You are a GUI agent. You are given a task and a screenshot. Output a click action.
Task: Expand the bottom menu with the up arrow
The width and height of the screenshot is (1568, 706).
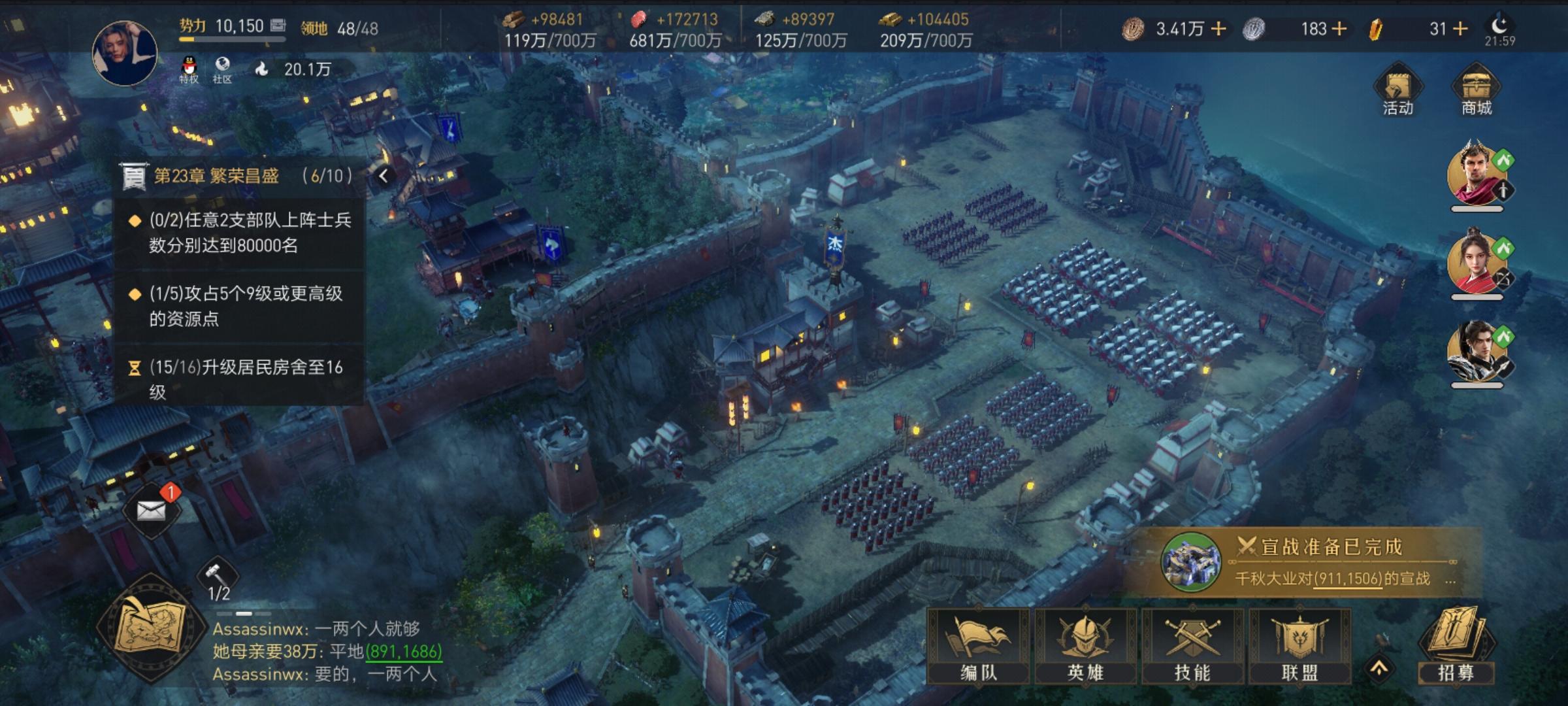tap(1379, 668)
